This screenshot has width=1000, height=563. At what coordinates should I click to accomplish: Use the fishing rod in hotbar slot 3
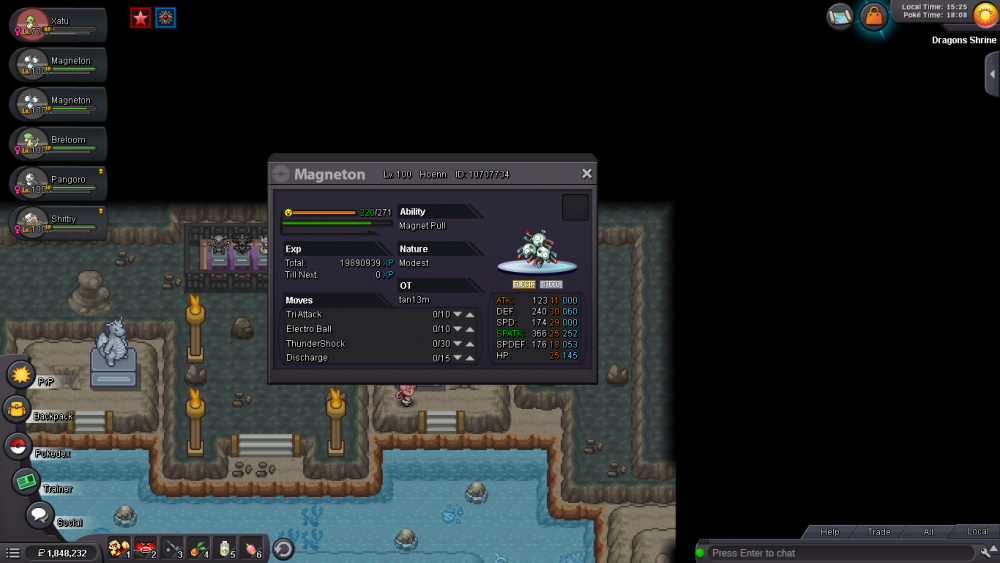(x=171, y=548)
